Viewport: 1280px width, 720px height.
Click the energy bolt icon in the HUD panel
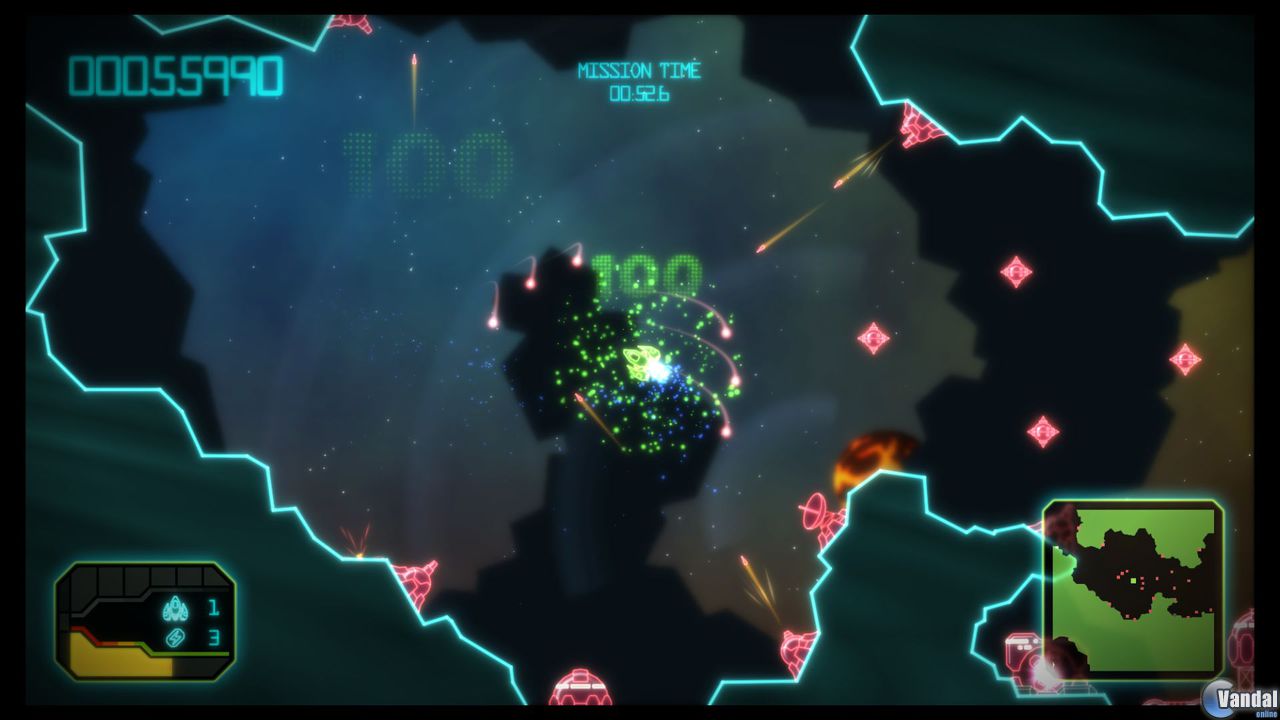click(175, 638)
